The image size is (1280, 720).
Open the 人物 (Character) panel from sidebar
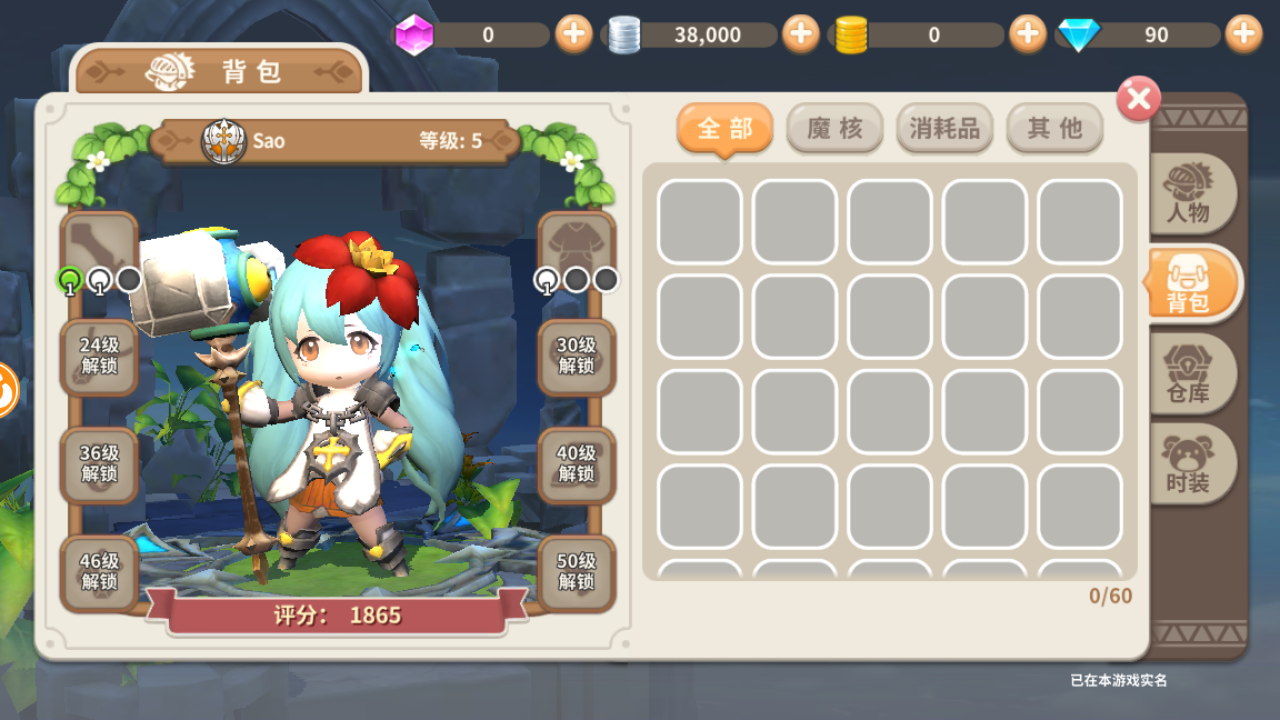[x=1192, y=195]
